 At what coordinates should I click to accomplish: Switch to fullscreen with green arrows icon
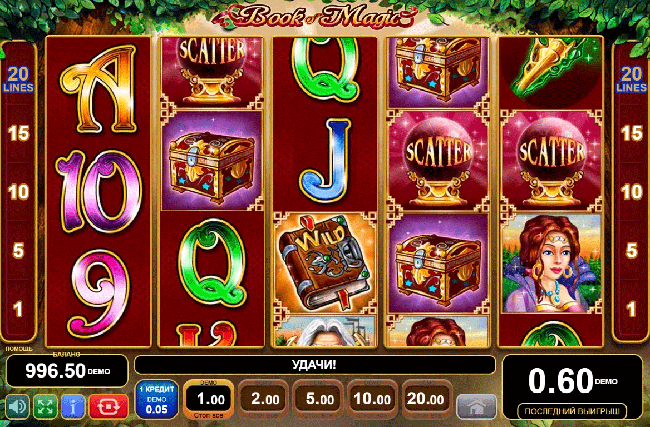click(44, 406)
